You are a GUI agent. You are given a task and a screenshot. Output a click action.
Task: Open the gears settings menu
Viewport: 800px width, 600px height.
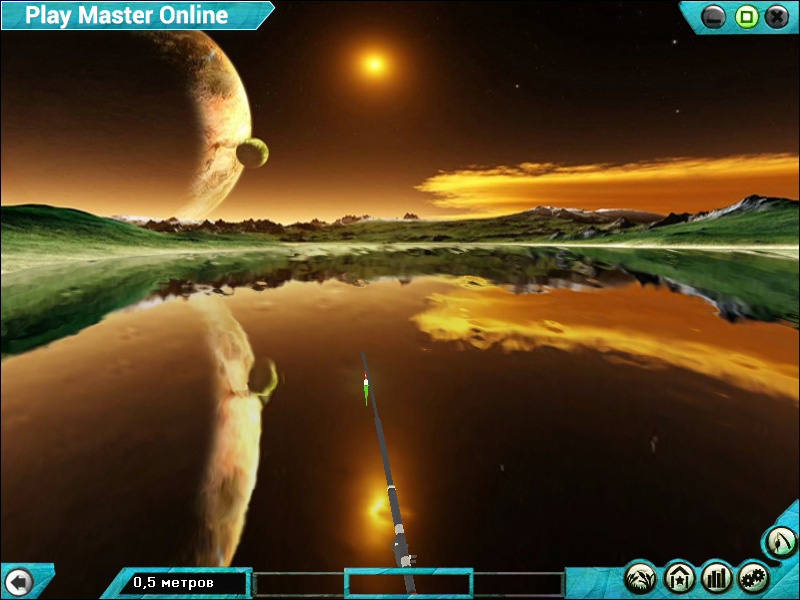753,577
